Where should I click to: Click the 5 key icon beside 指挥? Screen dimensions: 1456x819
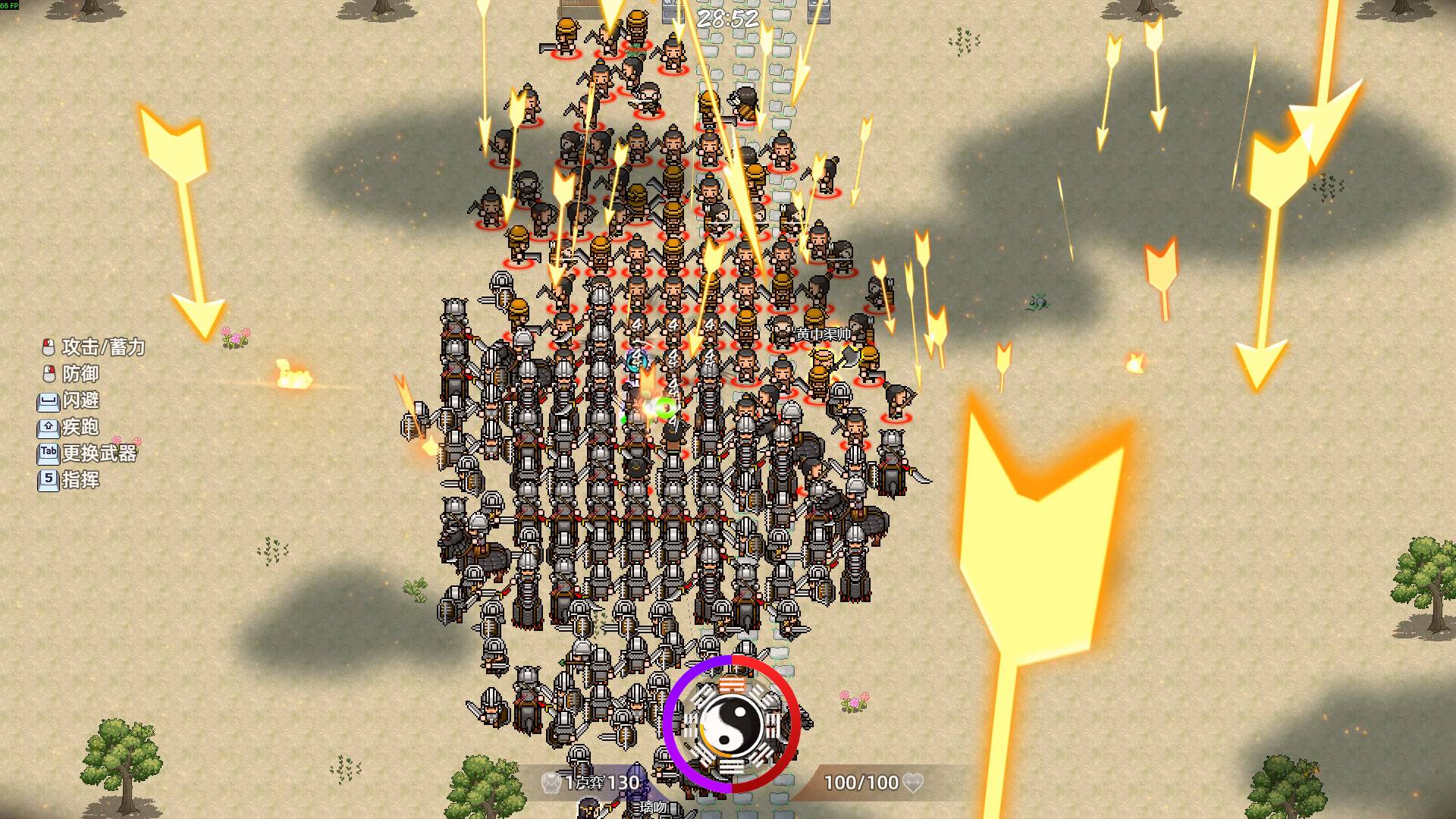pos(48,479)
